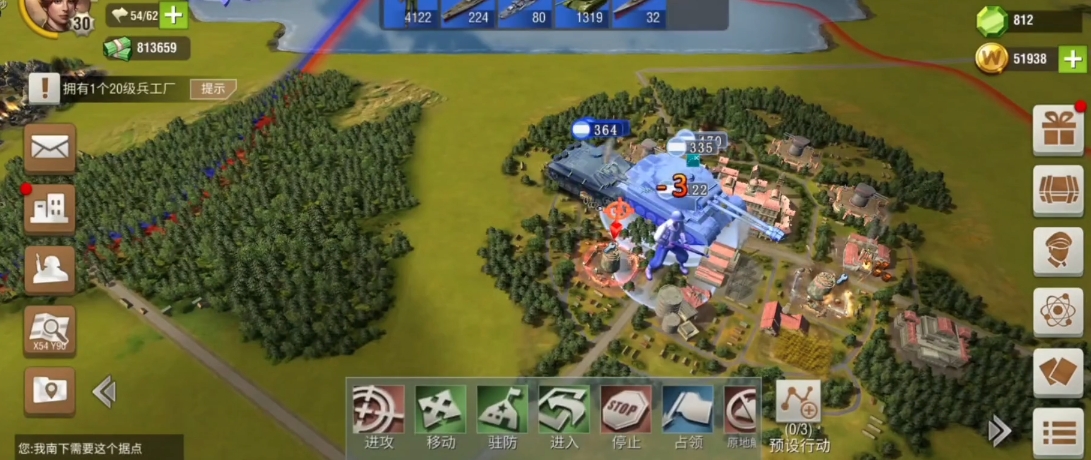Open the map coordinate search icon

(49, 331)
